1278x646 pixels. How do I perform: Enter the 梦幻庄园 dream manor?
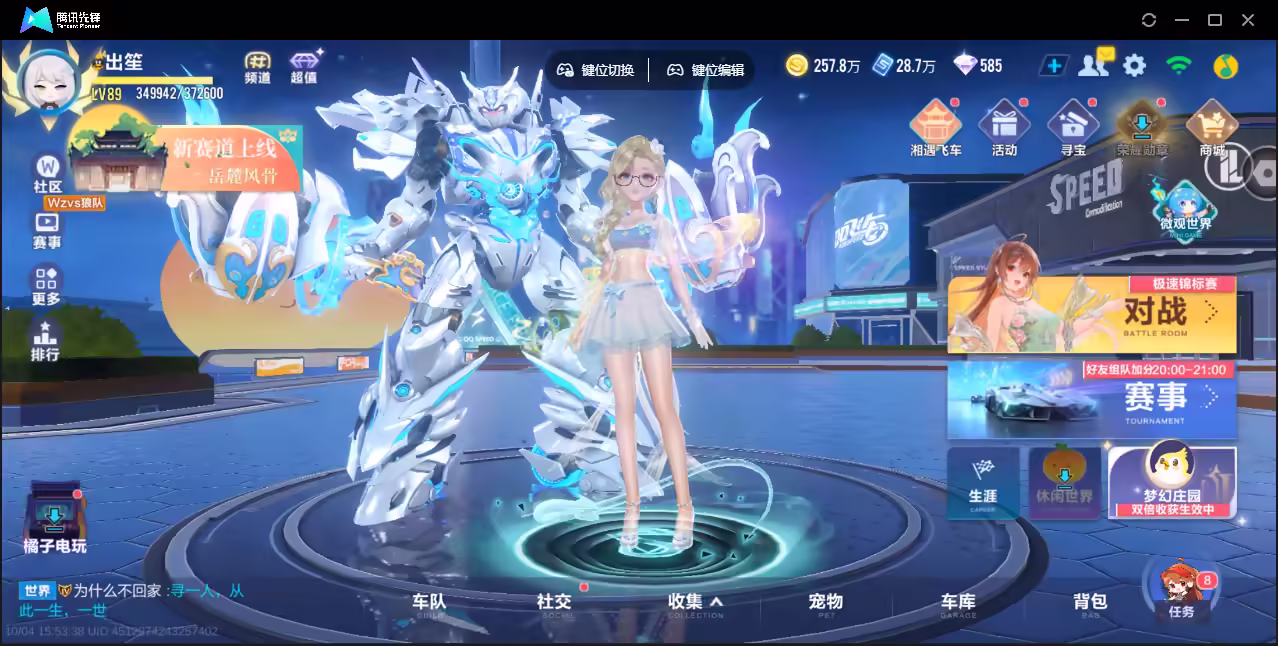tap(1172, 482)
